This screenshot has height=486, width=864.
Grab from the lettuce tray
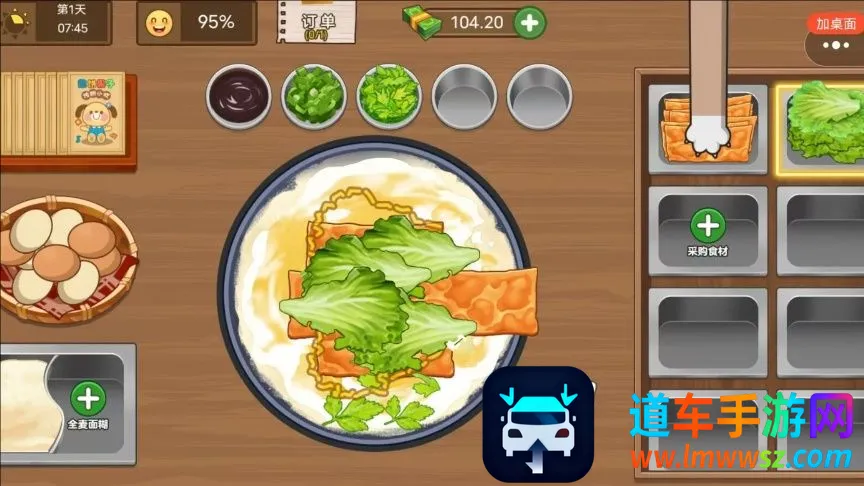click(826, 125)
